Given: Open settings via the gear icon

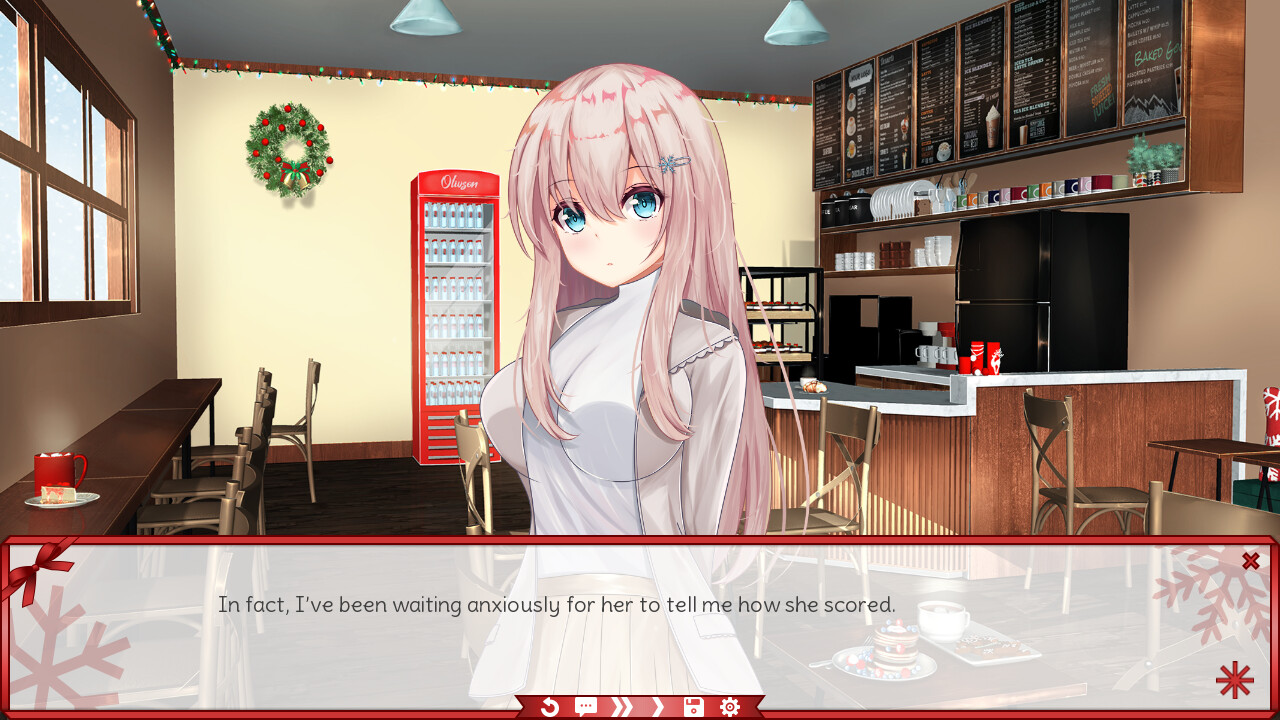Looking at the screenshot, I should coord(729,706).
